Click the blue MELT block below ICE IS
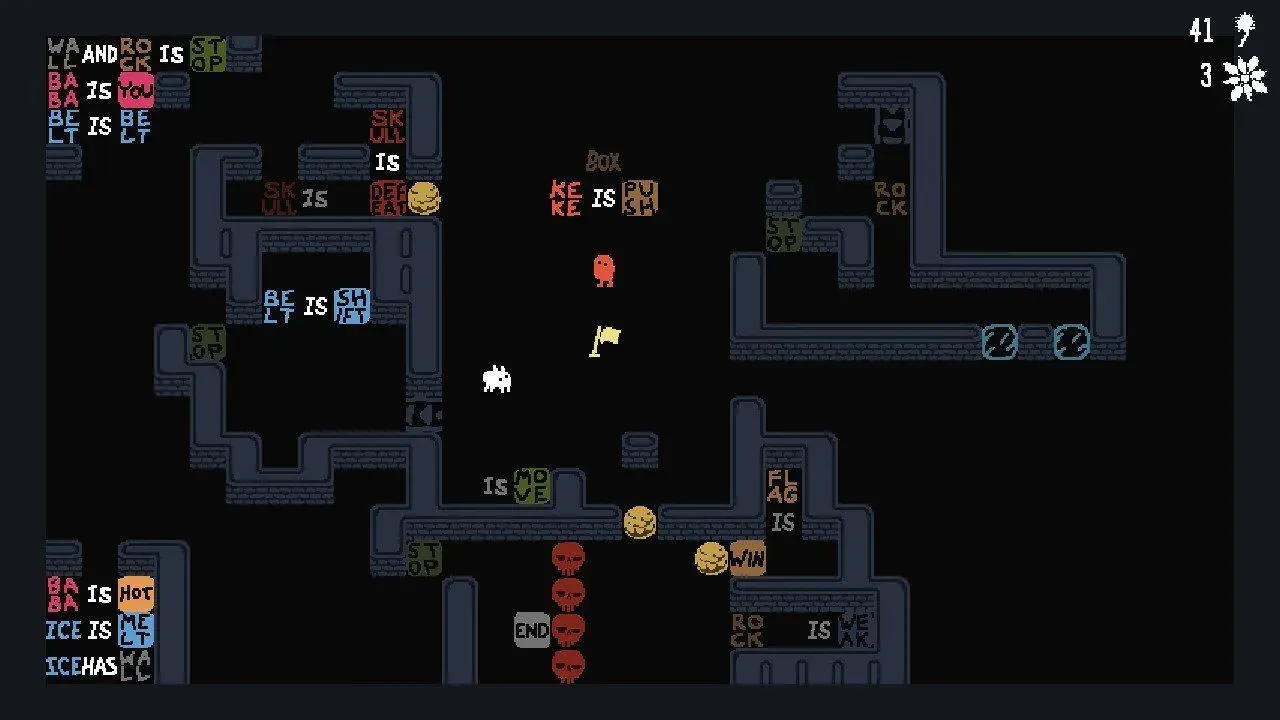This screenshot has width=1280, height=720. click(137, 629)
